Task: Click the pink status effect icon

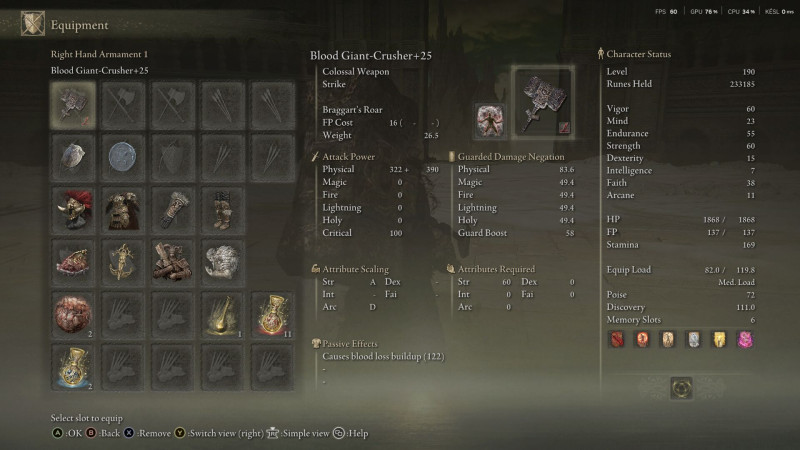Action: click(x=743, y=340)
